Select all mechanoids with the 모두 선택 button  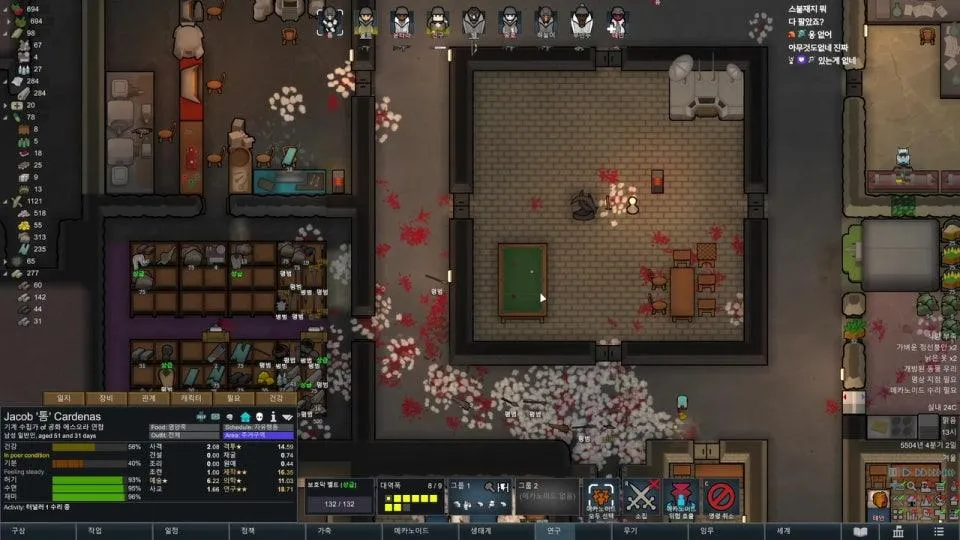(x=603, y=497)
